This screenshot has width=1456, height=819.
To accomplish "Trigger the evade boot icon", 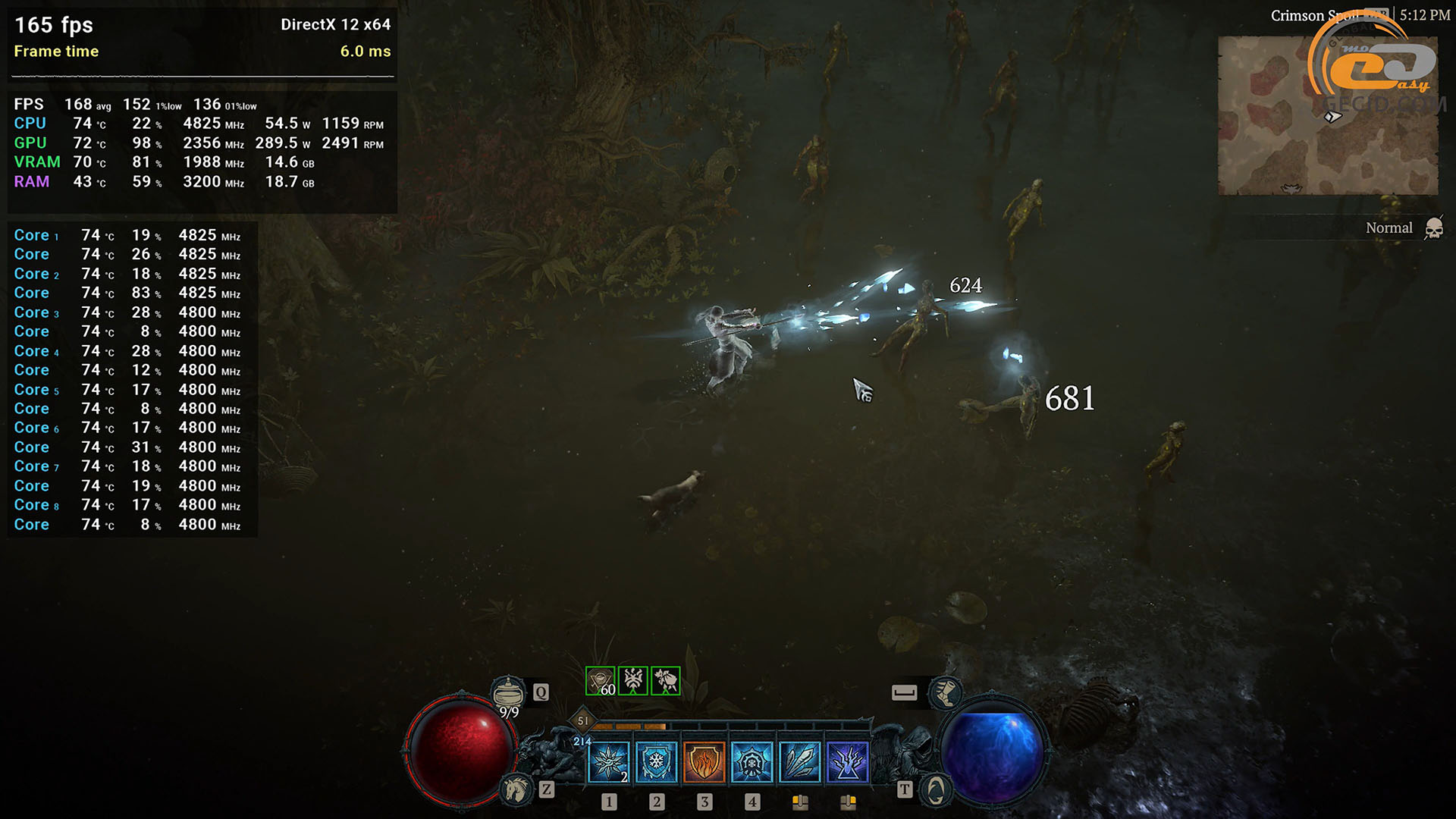I will pyautogui.click(x=946, y=692).
